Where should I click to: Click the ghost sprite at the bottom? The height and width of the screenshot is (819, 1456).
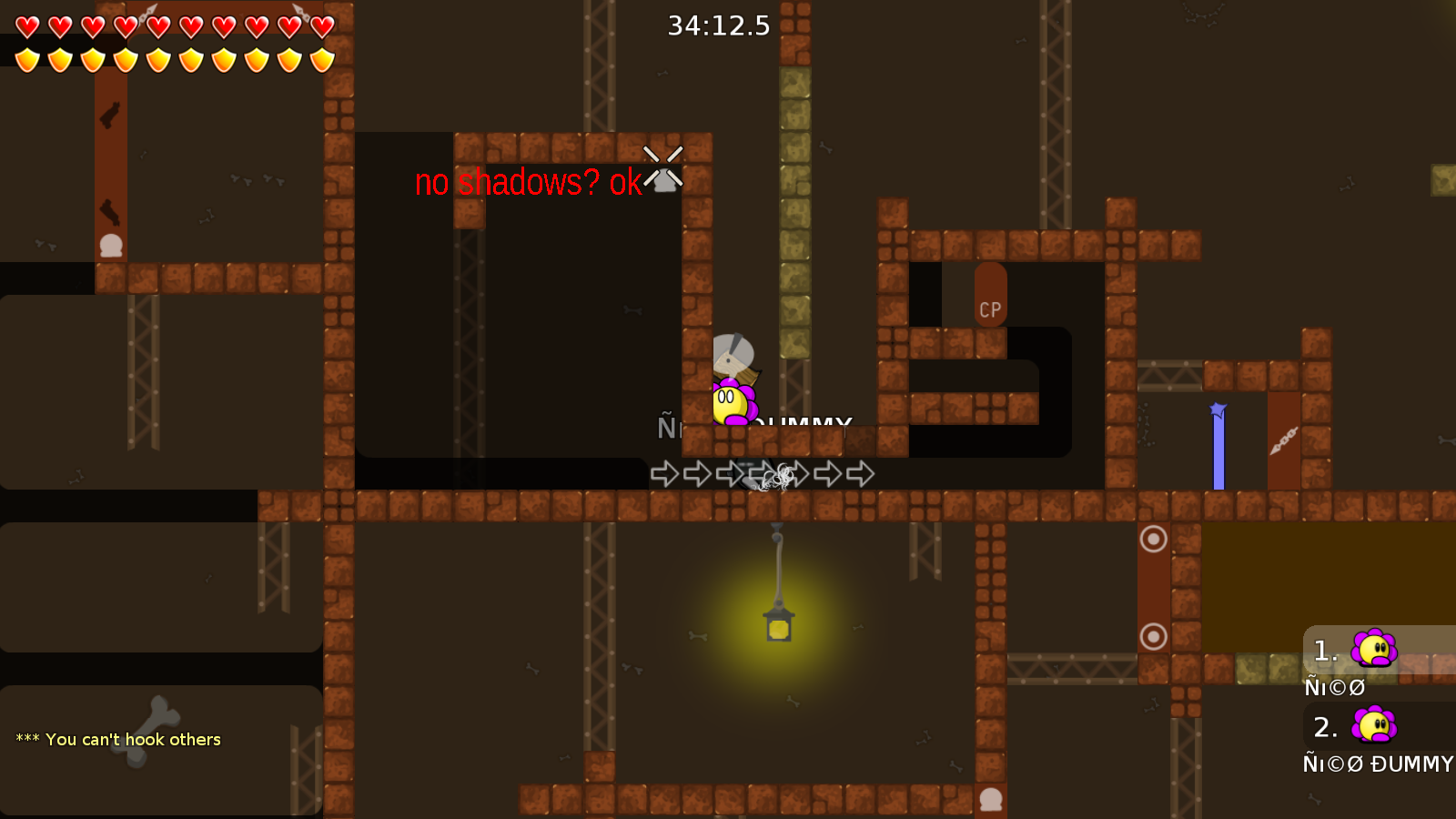[x=989, y=799]
